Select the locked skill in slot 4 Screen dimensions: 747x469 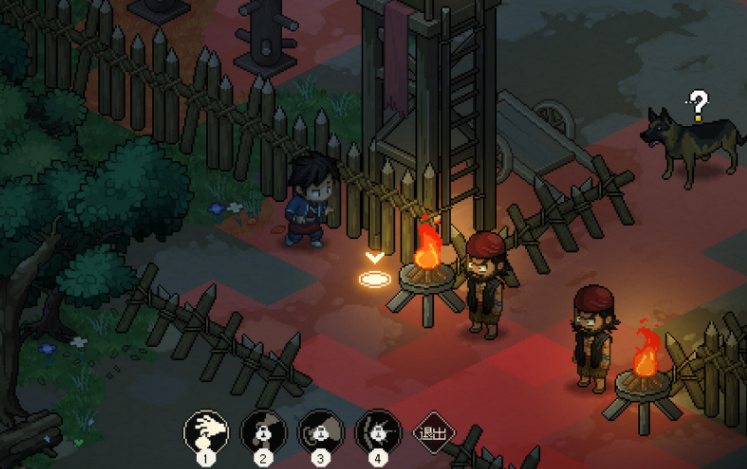pyautogui.click(x=377, y=433)
